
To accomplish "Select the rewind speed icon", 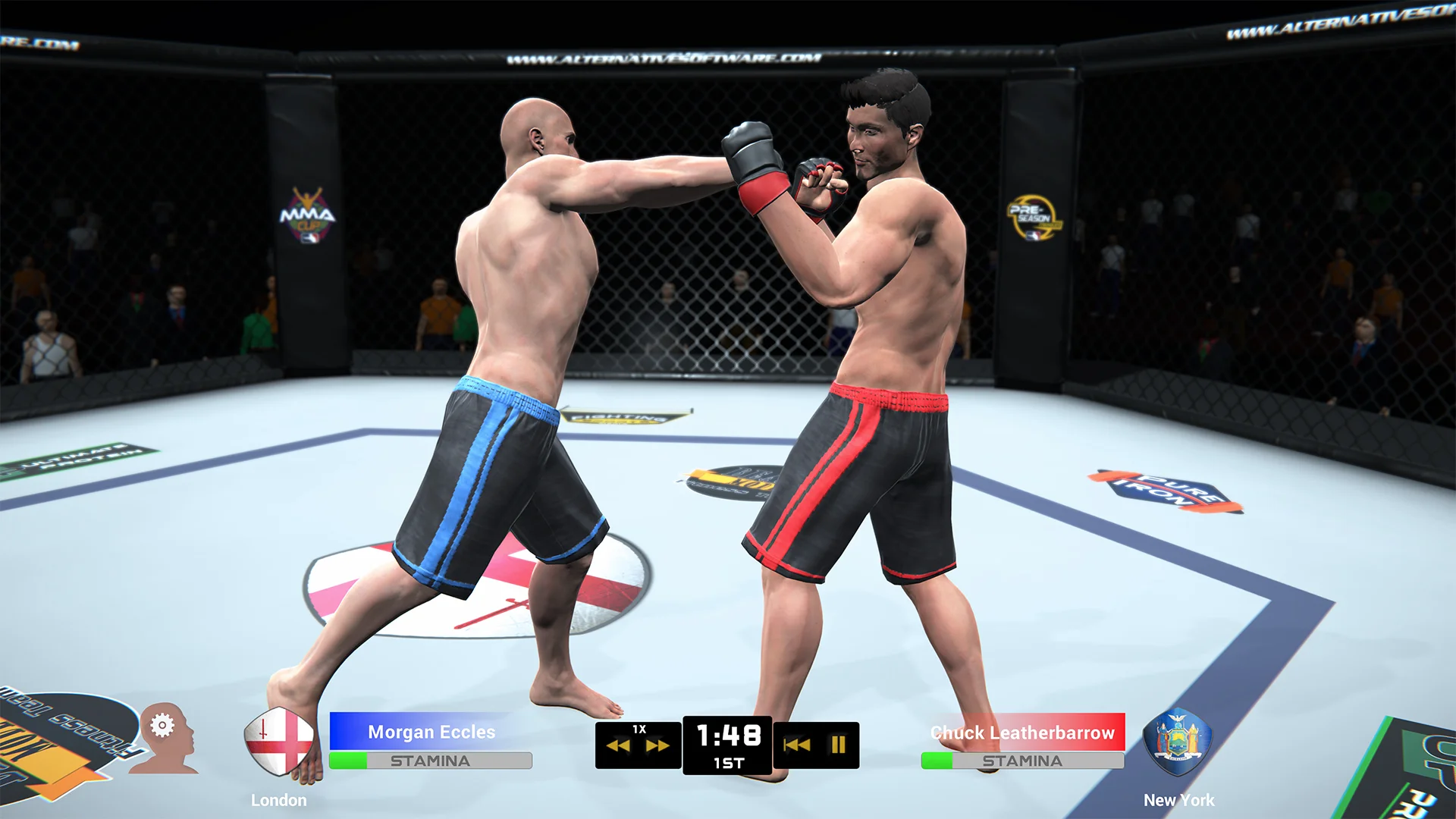I will 618,745.
